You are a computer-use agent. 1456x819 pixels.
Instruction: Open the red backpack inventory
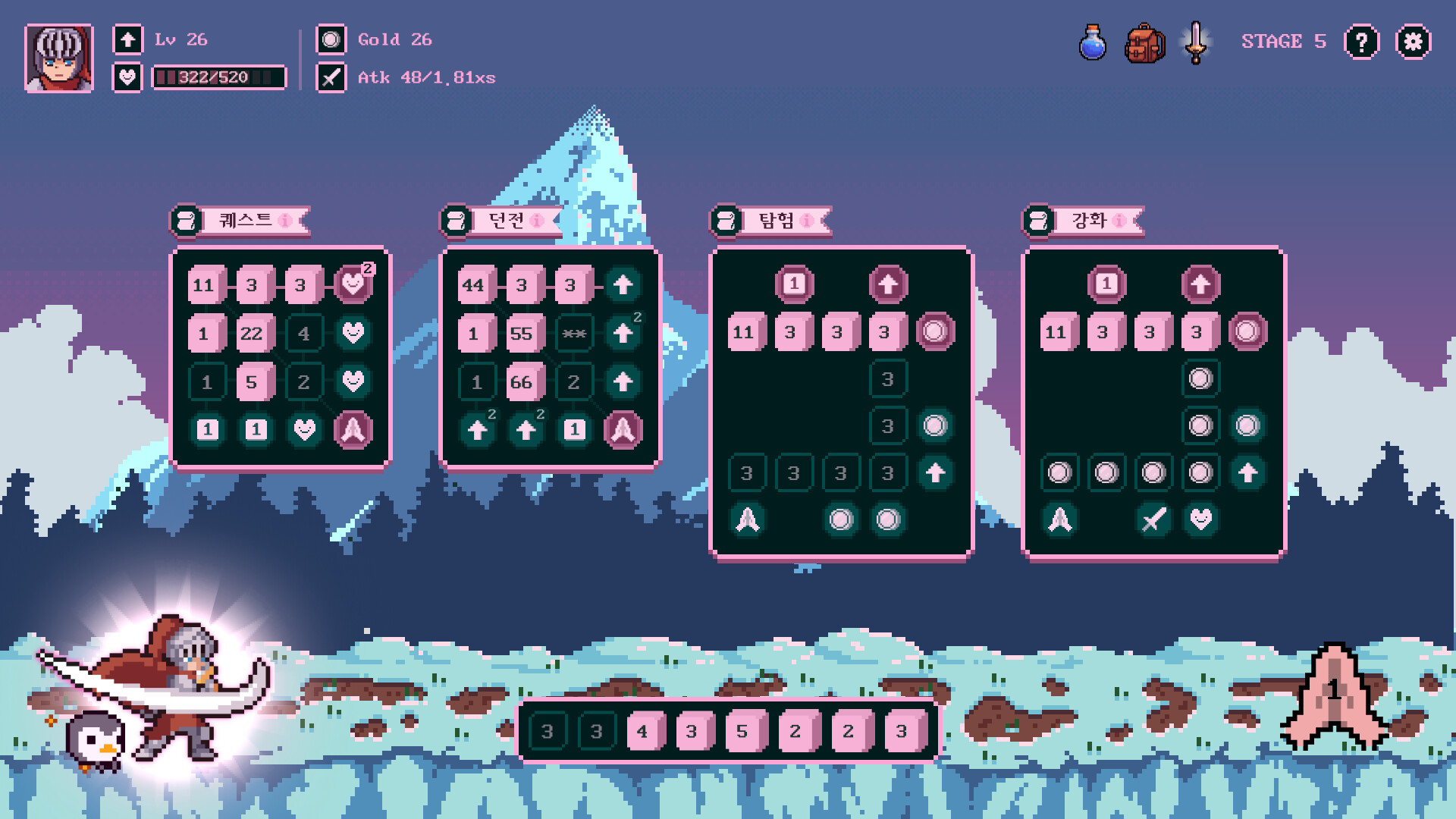(x=1144, y=43)
